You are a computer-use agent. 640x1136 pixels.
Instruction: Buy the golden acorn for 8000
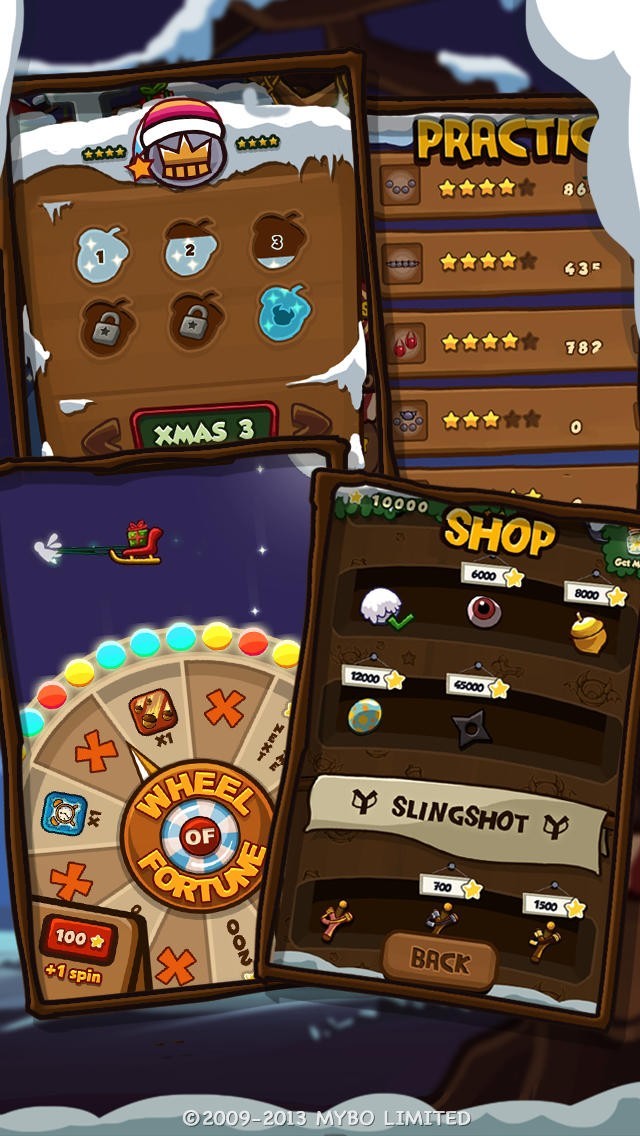coord(589,632)
